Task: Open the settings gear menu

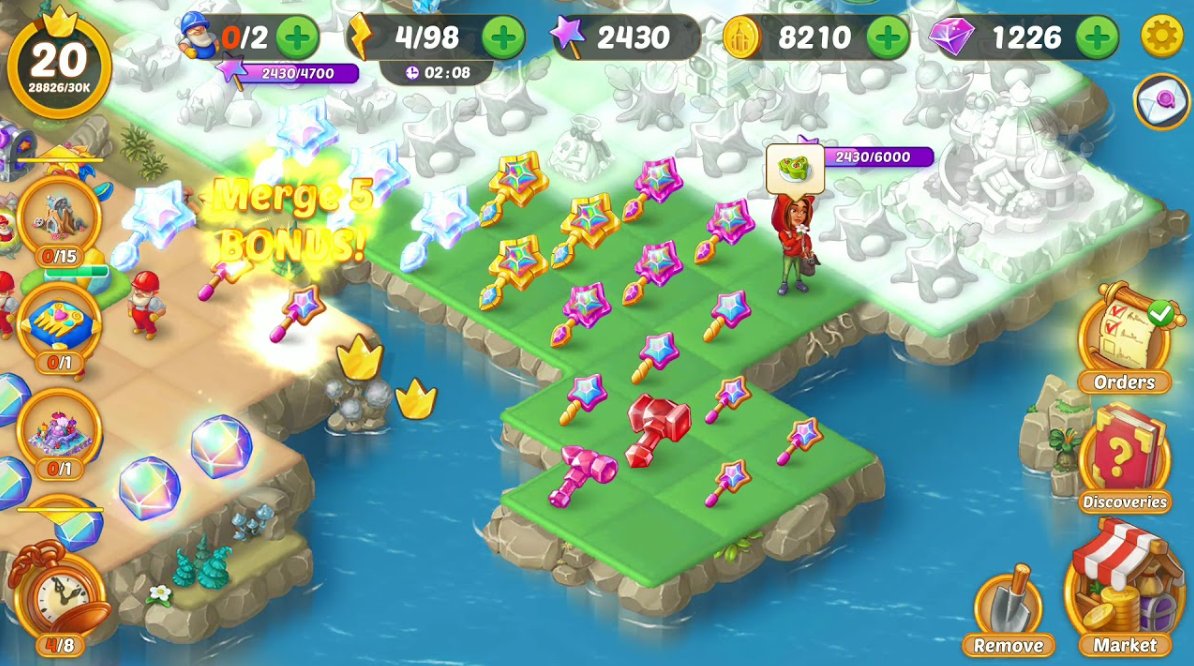Action: click(1162, 37)
